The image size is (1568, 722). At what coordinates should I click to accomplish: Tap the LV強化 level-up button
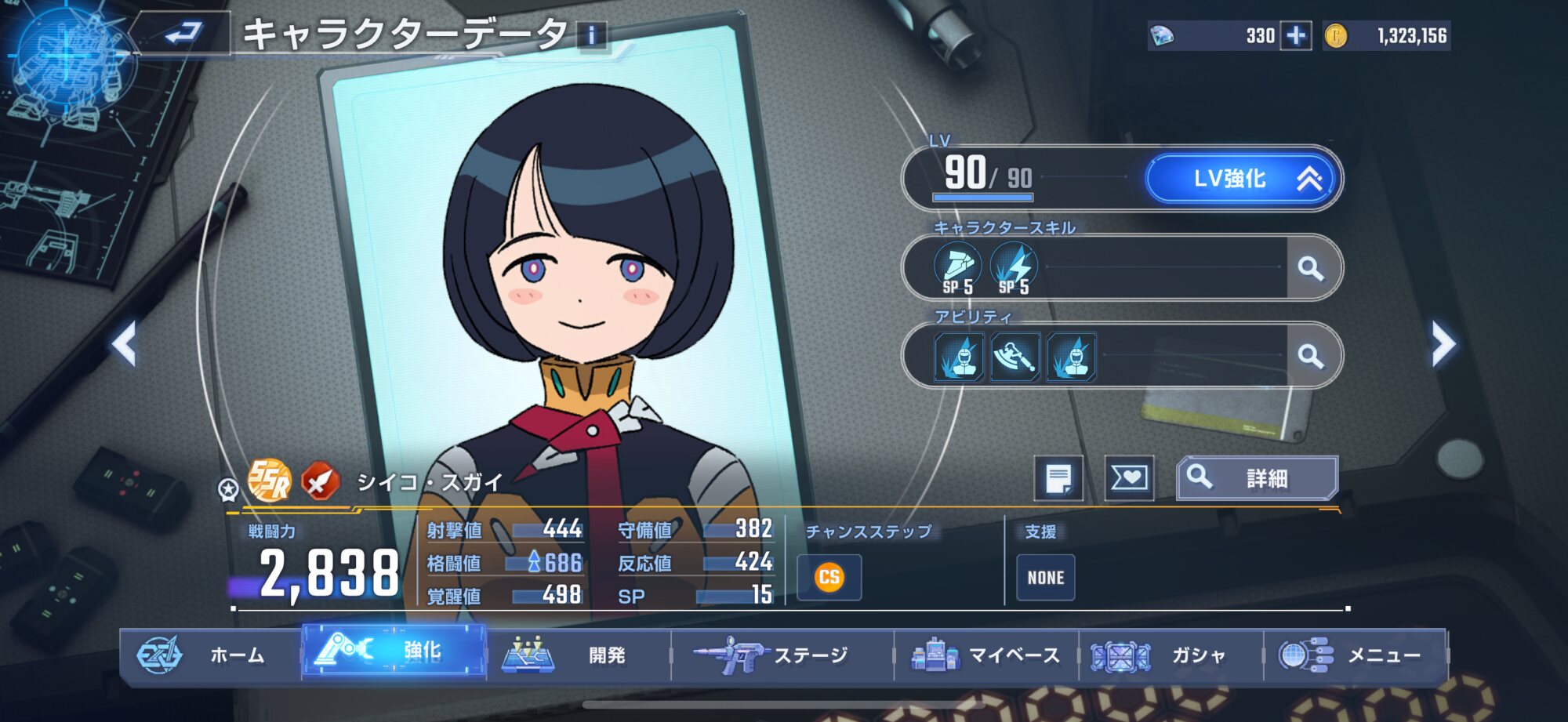(1243, 179)
